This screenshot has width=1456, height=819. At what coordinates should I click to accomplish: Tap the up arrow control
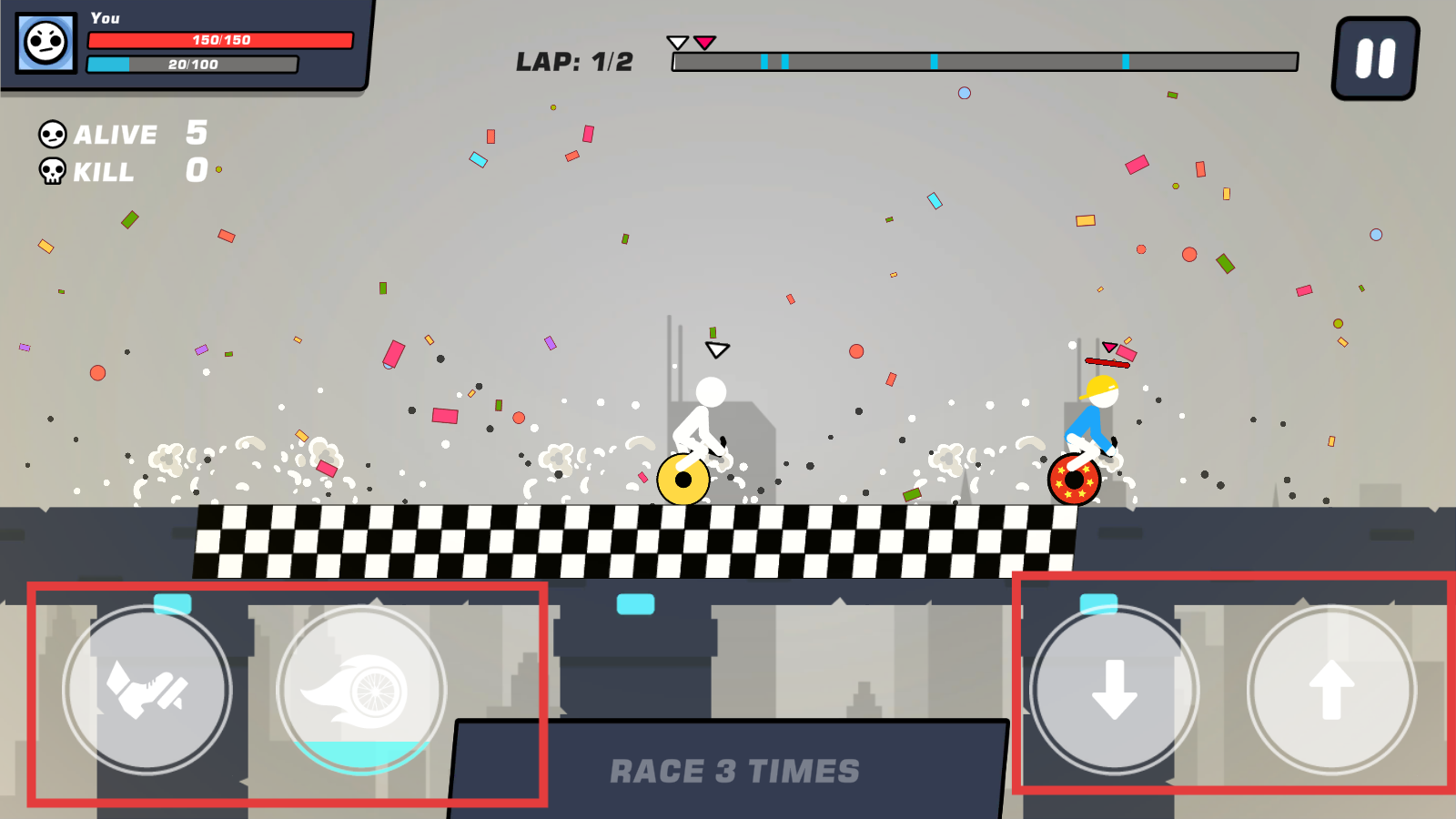click(1331, 690)
